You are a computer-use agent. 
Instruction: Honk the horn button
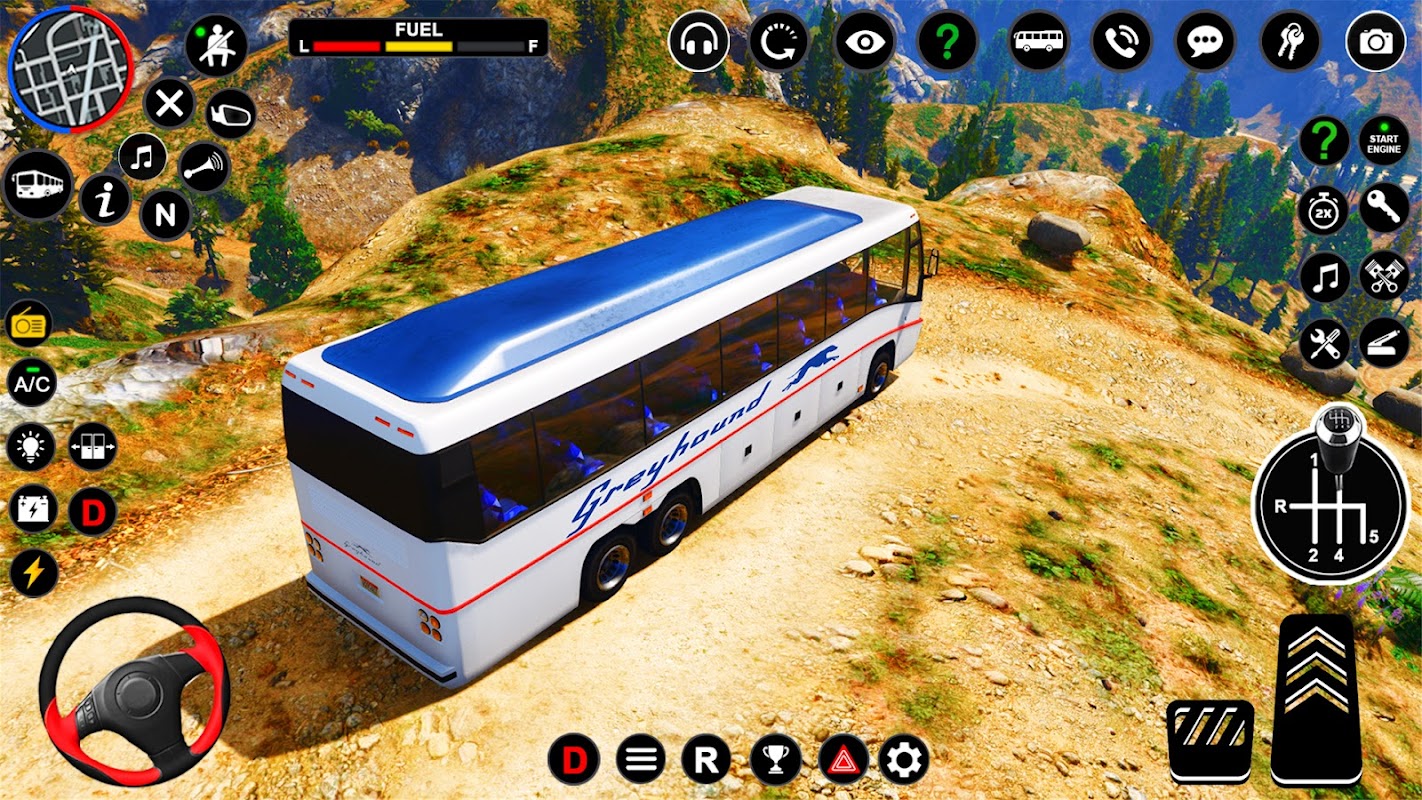point(204,166)
